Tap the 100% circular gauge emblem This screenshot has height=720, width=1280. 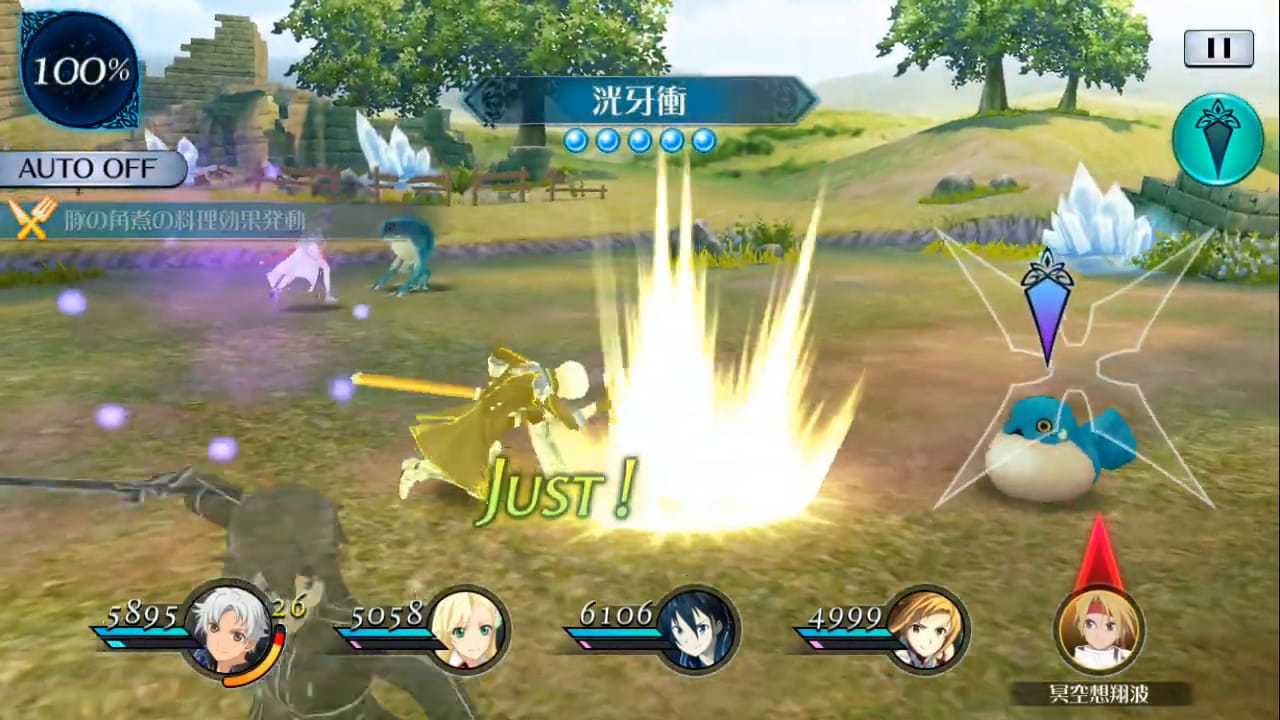78,70
